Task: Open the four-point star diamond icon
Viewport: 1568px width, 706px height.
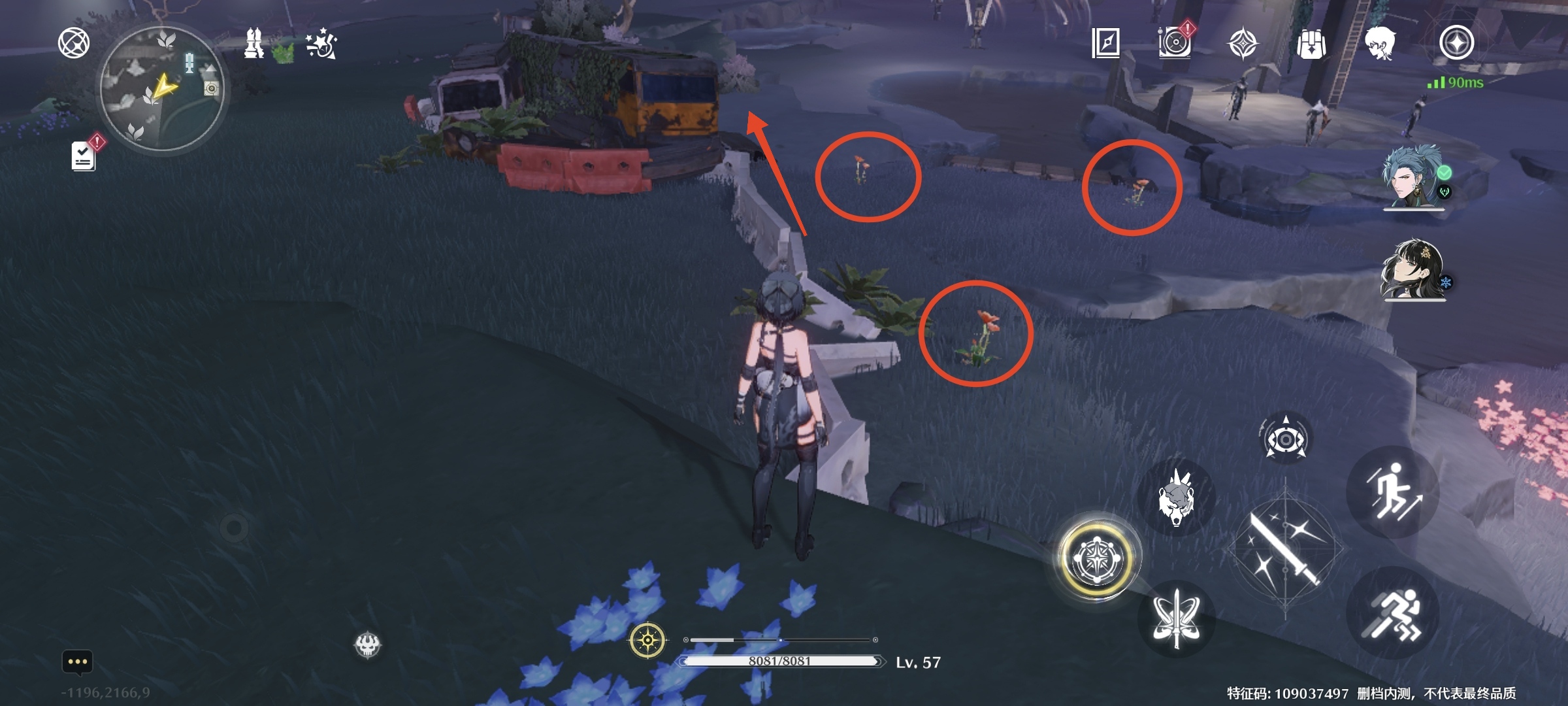Action: 1243,44
